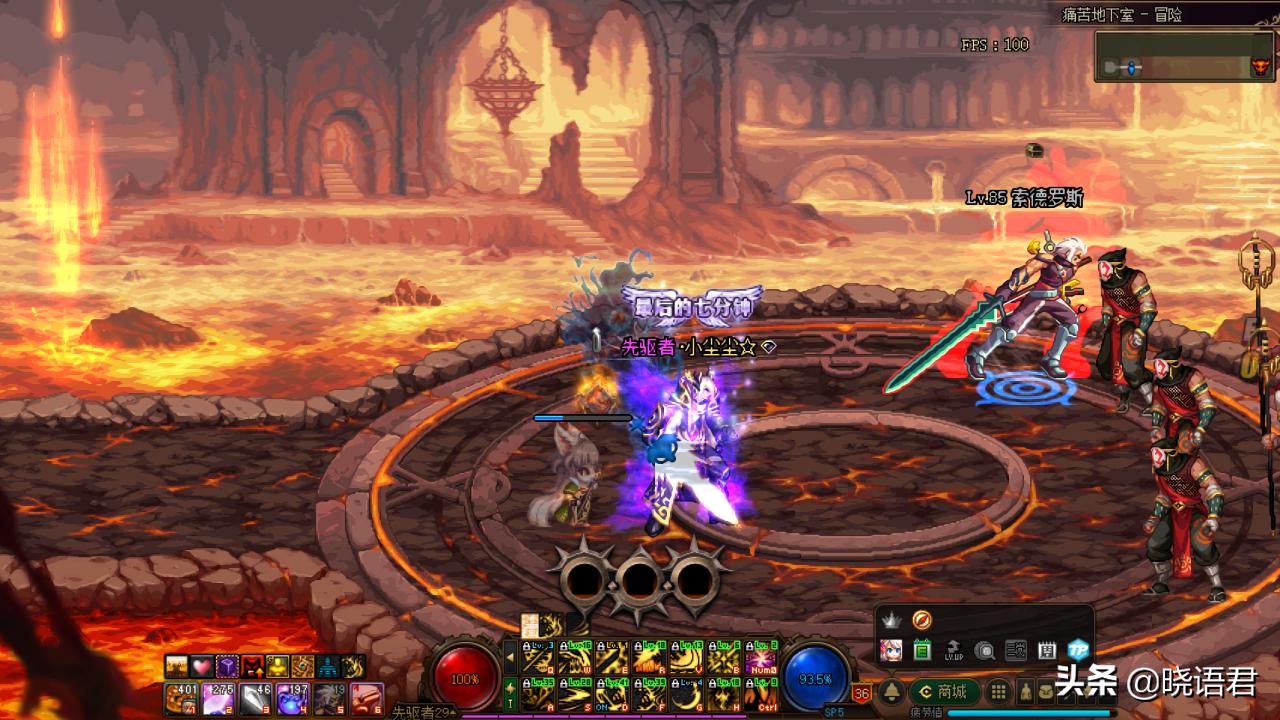The height and width of the screenshot is (720, 1280).
Task: Click the boss skull on the minimap
Action: pyautogui.click(x=1259, y=67)
